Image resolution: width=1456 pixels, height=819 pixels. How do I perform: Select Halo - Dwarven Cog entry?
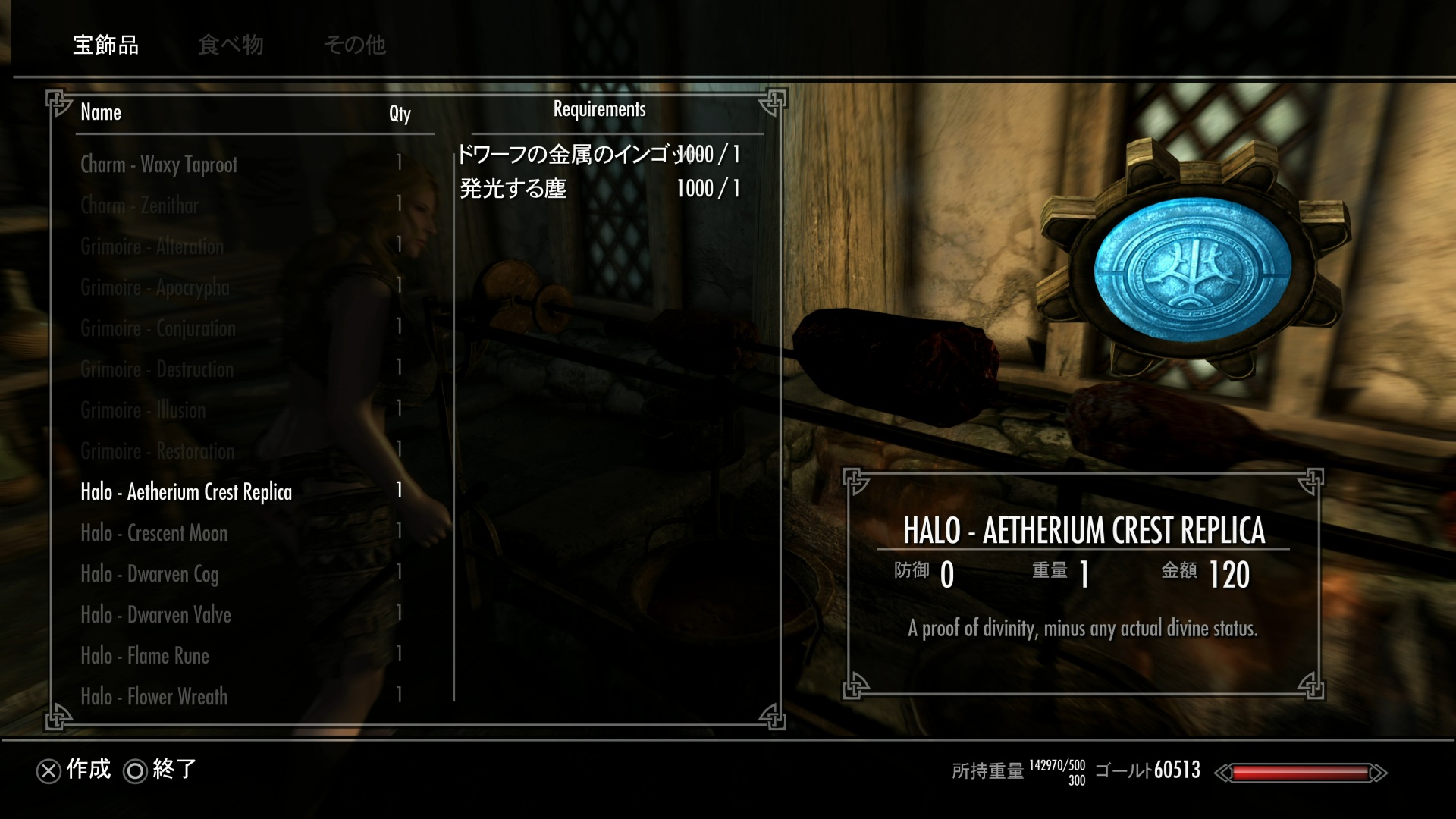[149, 574]
